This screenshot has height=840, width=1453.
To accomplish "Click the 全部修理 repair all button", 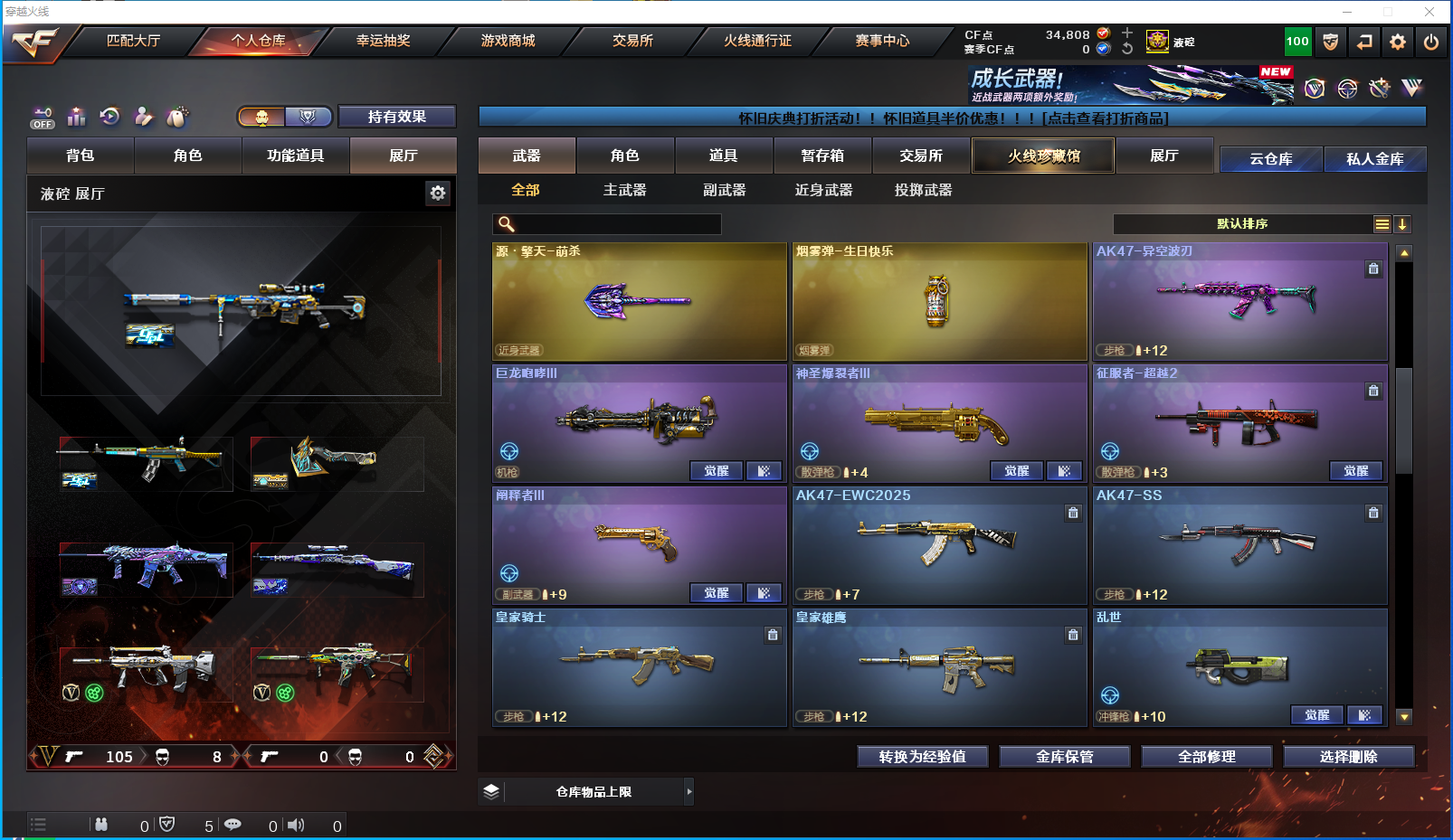I will tap(1206, 757).
